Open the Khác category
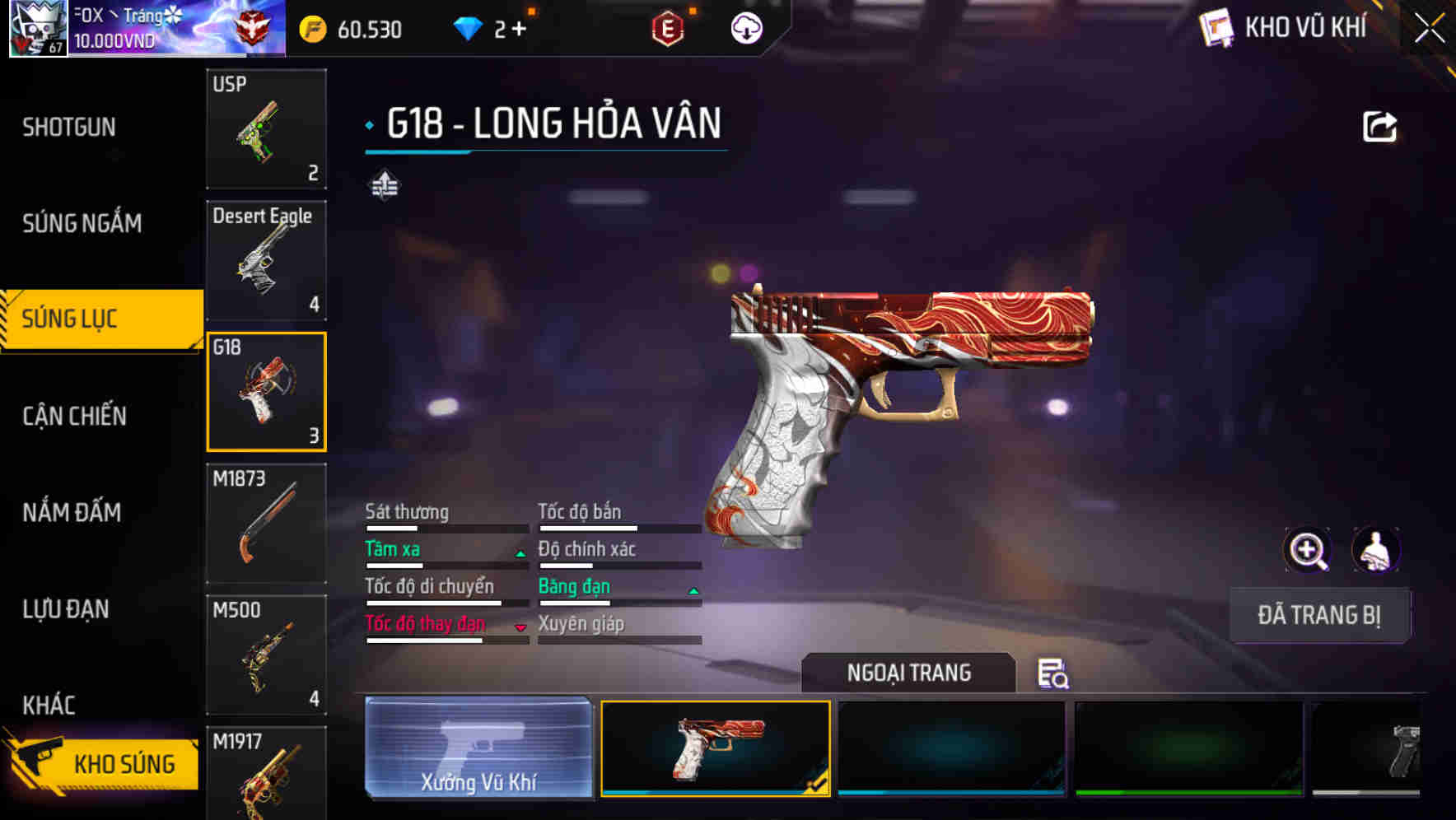The image size is (1456, 820). pyautogui.click(x=49, y=705)
